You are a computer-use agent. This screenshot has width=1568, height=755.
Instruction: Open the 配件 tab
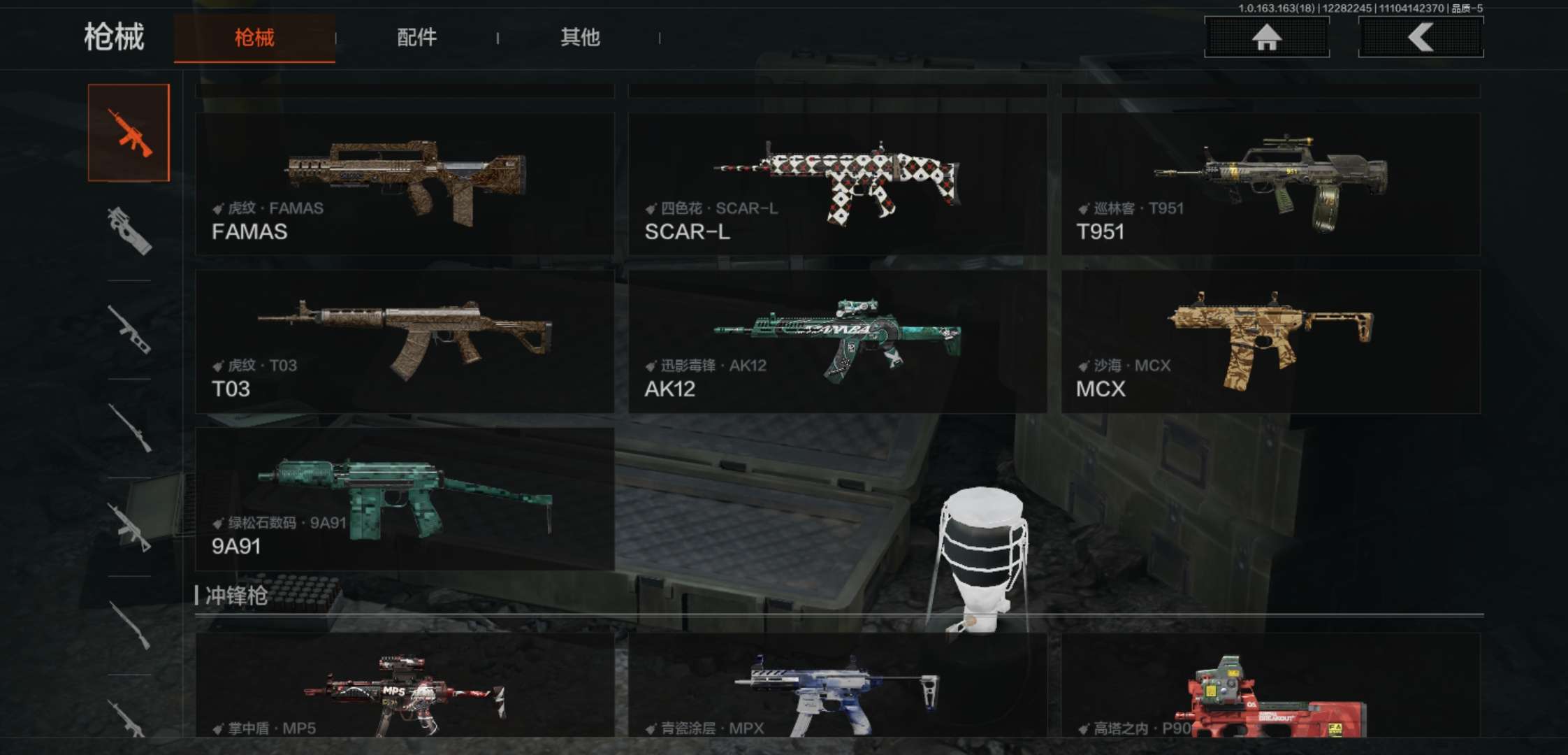(x=417, y=38)
